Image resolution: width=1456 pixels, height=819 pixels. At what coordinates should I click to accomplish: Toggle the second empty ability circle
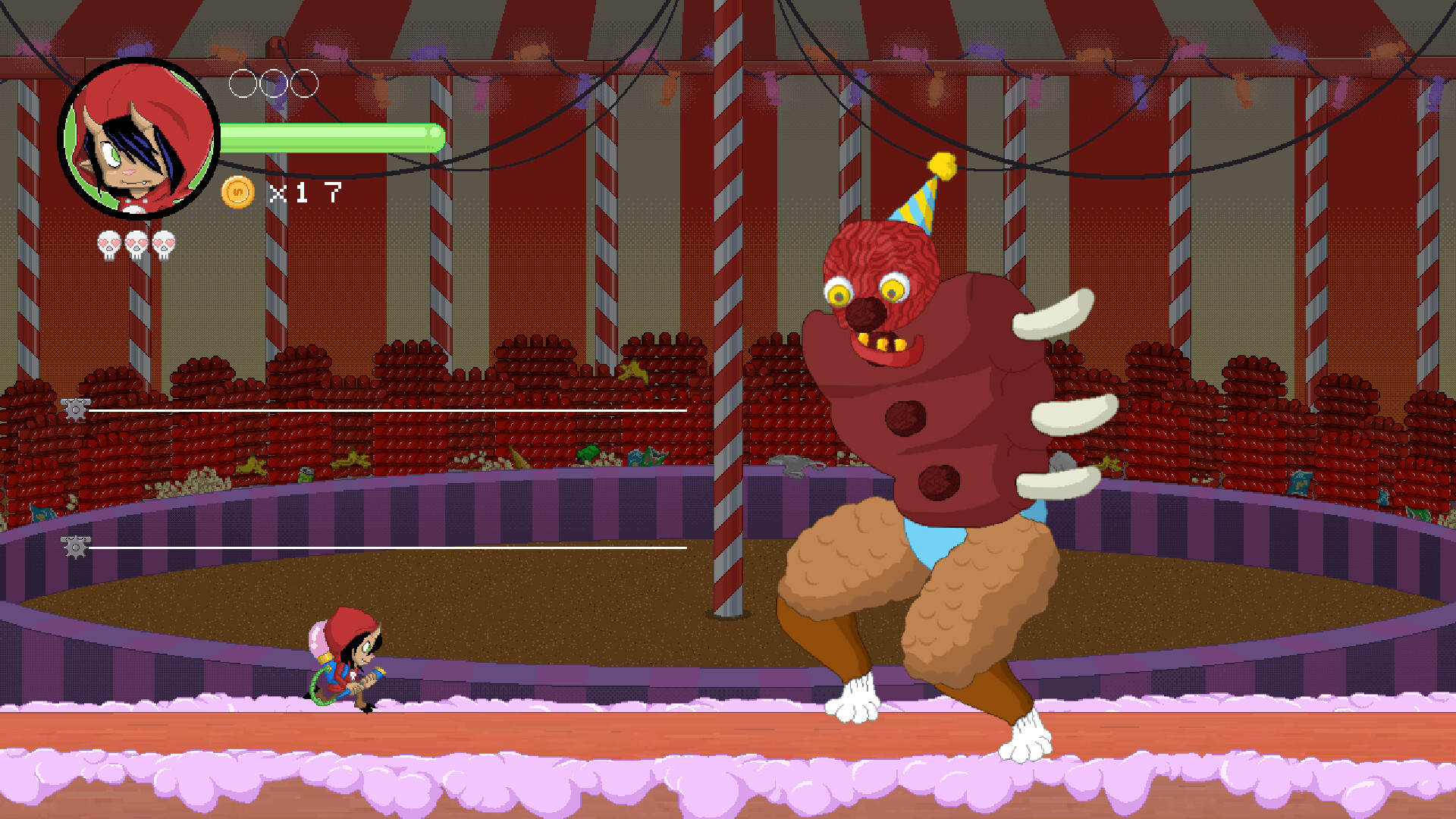click(x=273, y=85)
